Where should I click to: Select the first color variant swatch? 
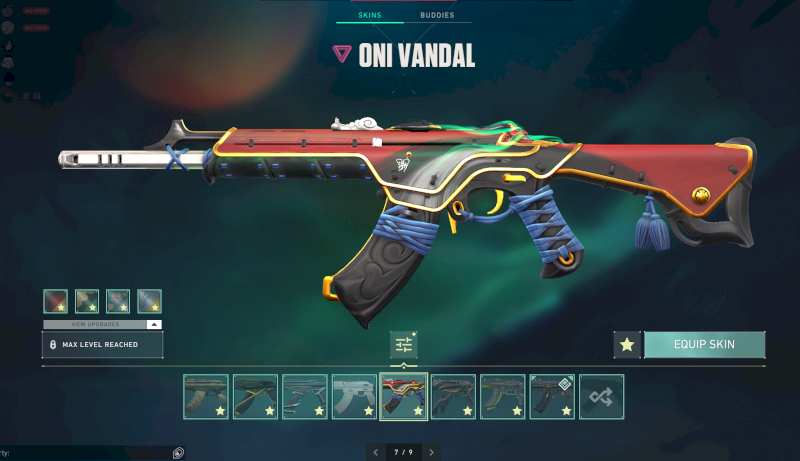tap(56, 301)
